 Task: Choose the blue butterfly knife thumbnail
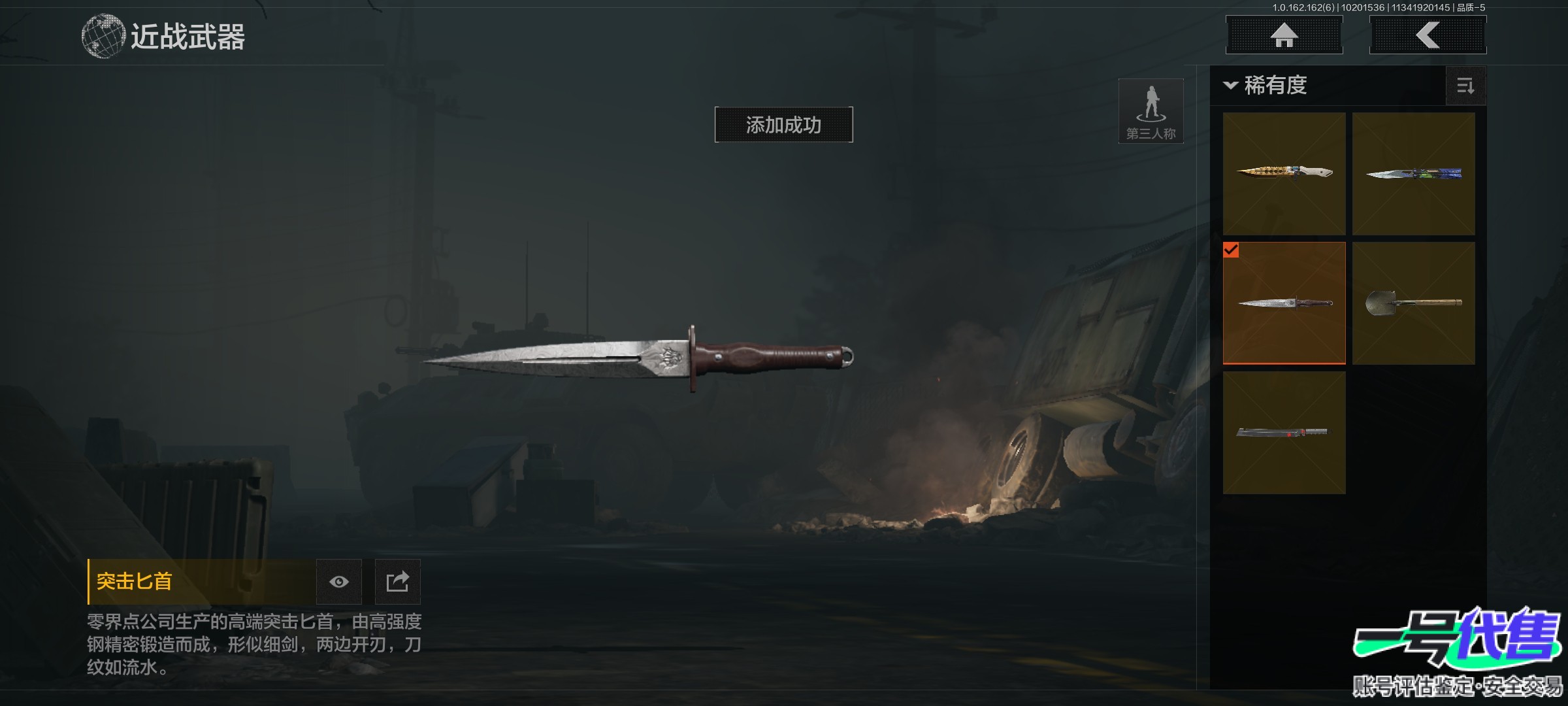point(1413,173)
